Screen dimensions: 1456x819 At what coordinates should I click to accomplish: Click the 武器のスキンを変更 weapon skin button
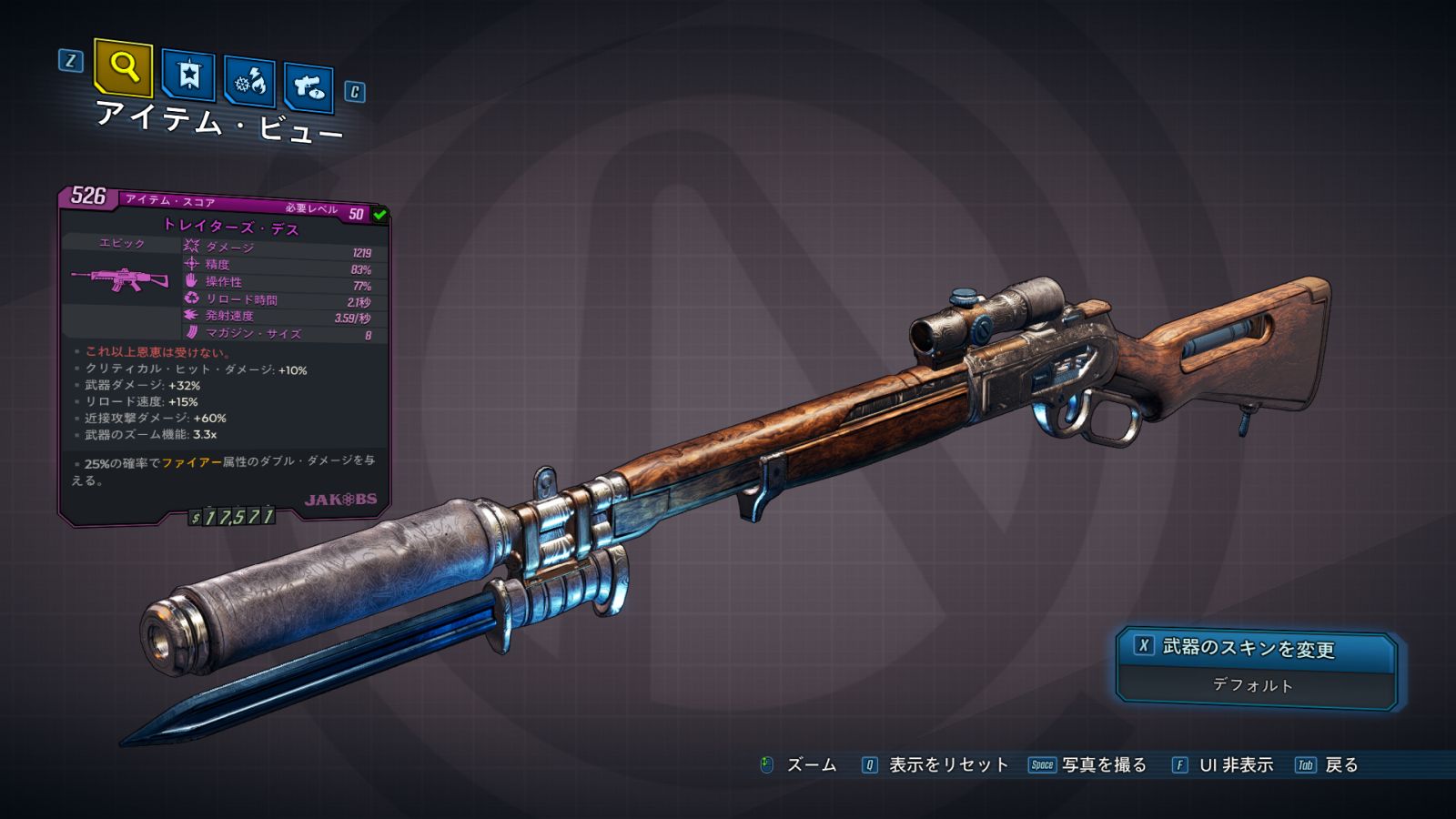tap(1256, 648)
